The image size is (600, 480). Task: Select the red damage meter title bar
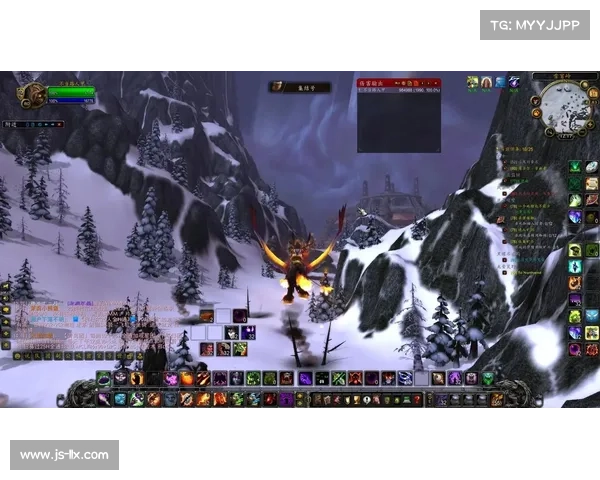399,82
